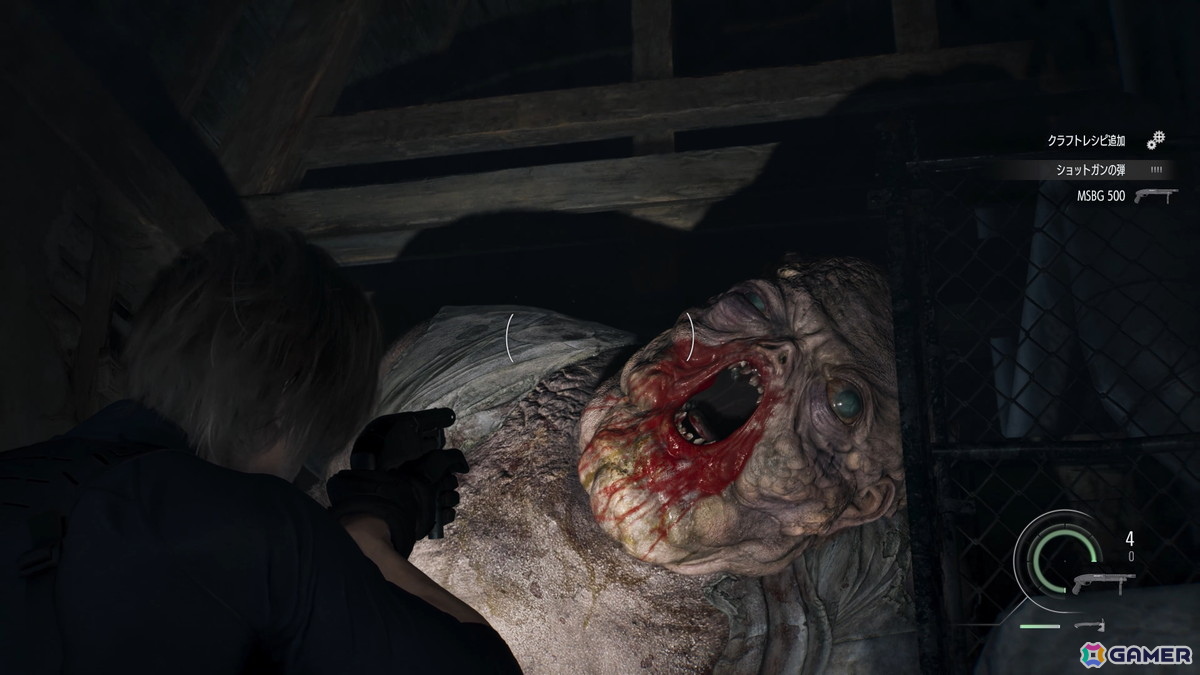Click the equipped shotgun weapon icon
Viewport: 1200px width, 675px height.
pos(1103,583)
